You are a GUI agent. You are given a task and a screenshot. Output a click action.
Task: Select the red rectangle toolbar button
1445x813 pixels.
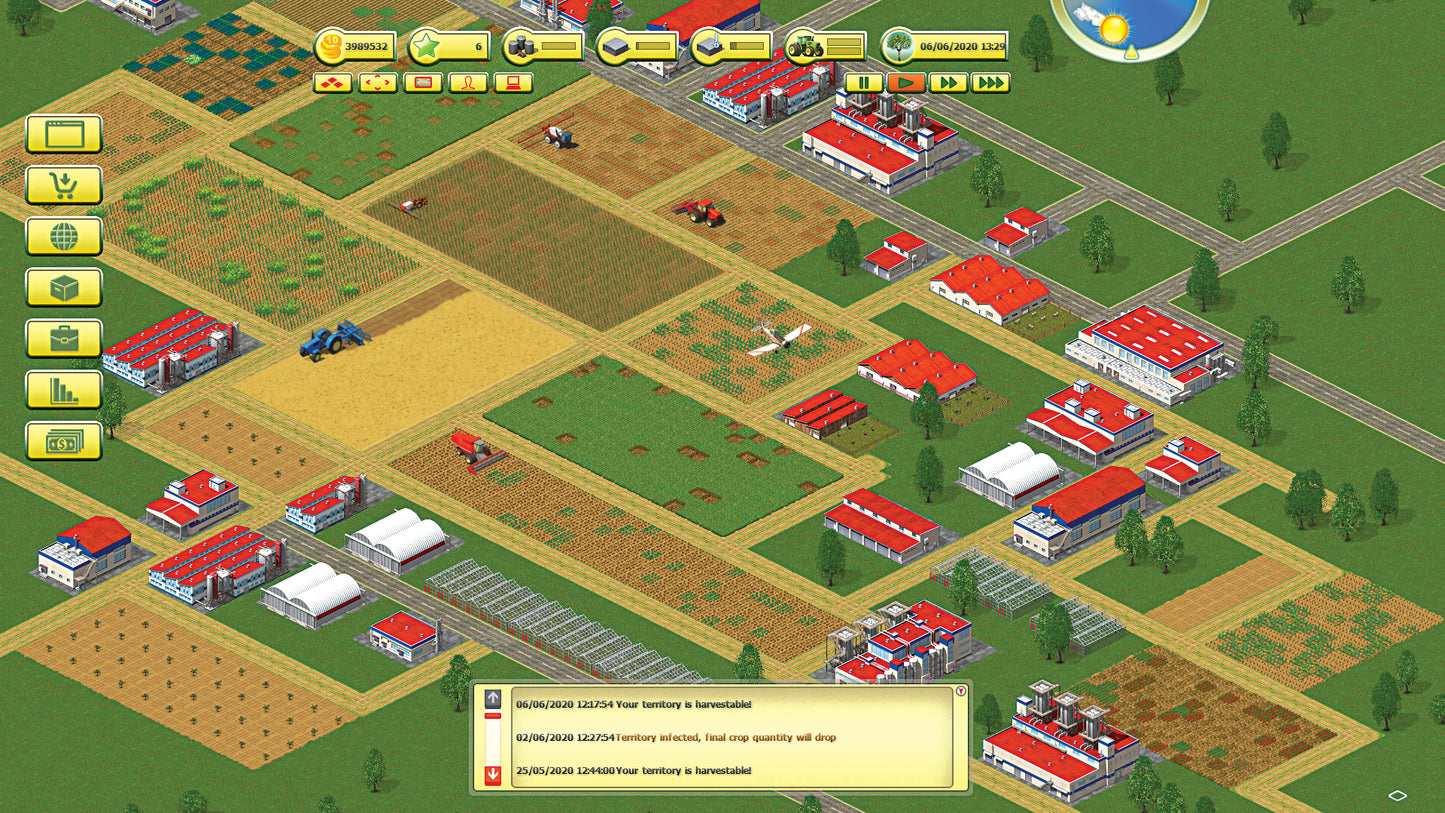[x=423, y=83]
